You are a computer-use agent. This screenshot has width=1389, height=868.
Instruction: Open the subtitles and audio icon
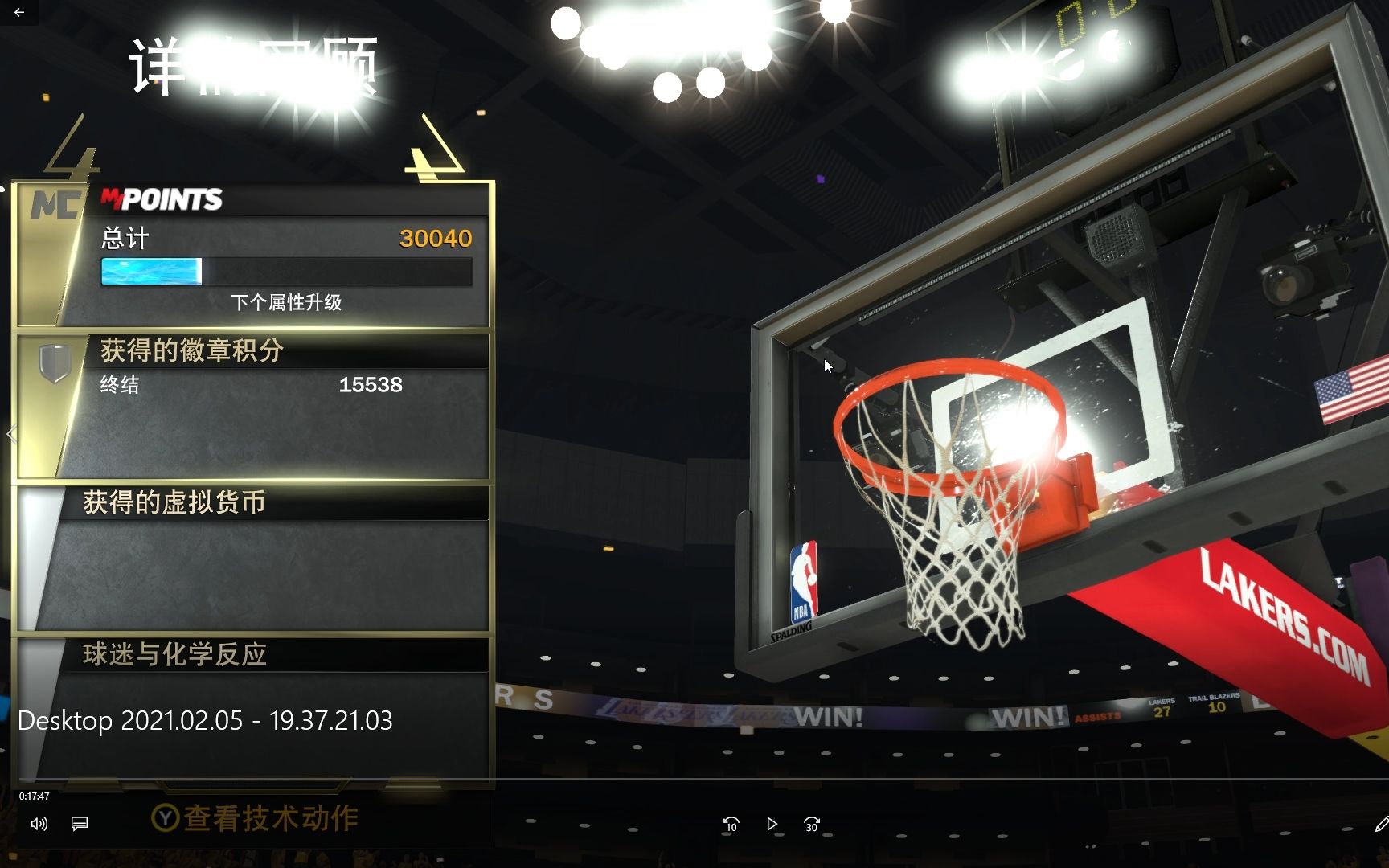(78, 824)
